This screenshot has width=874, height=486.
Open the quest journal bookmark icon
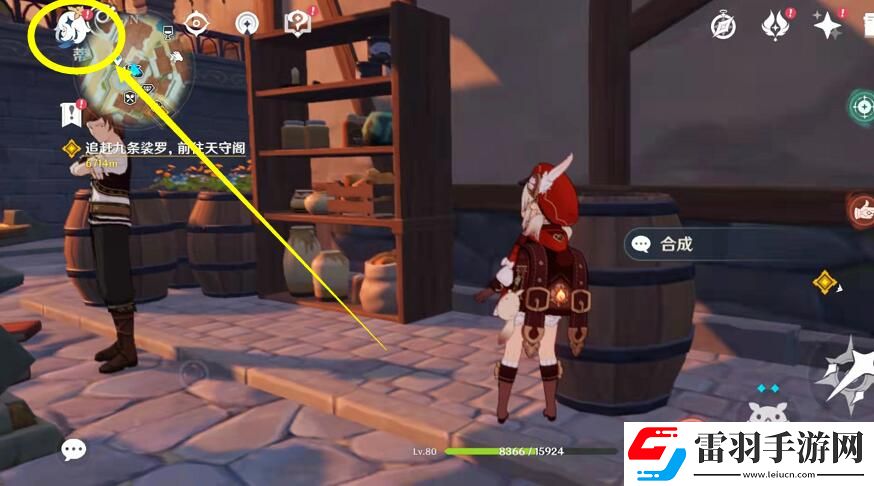[x=70, y=114]
